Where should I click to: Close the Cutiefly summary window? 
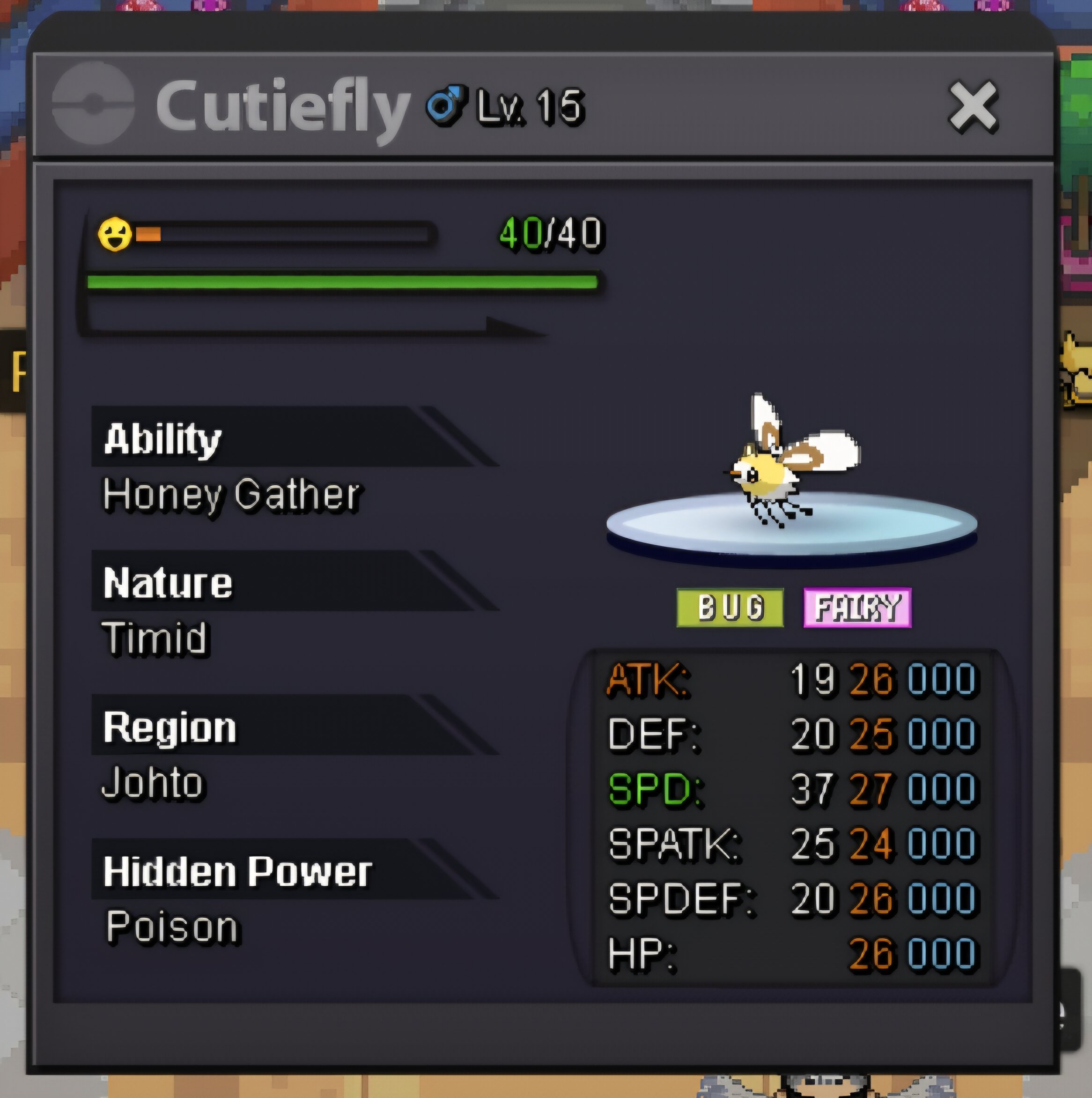[x=973, y=107]
